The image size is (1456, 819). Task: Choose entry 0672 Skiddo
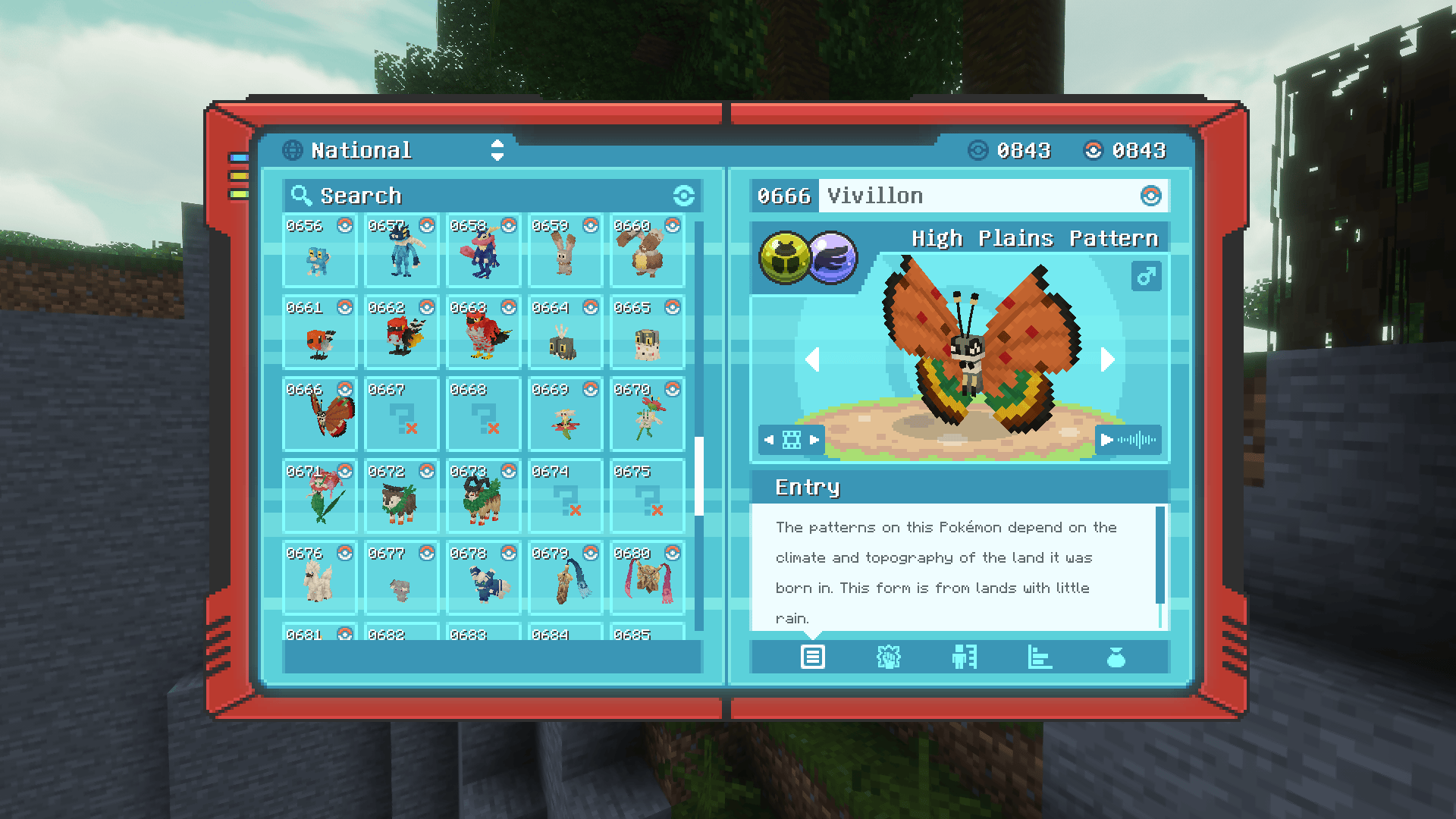[401, 497]
